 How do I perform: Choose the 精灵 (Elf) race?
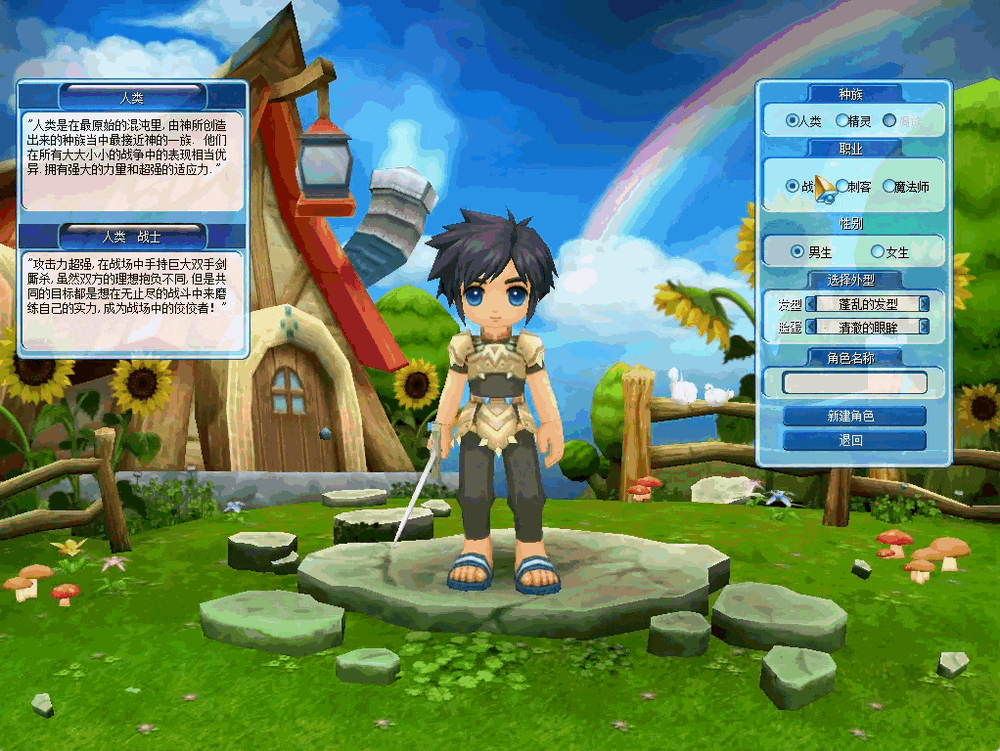point(842,121)
